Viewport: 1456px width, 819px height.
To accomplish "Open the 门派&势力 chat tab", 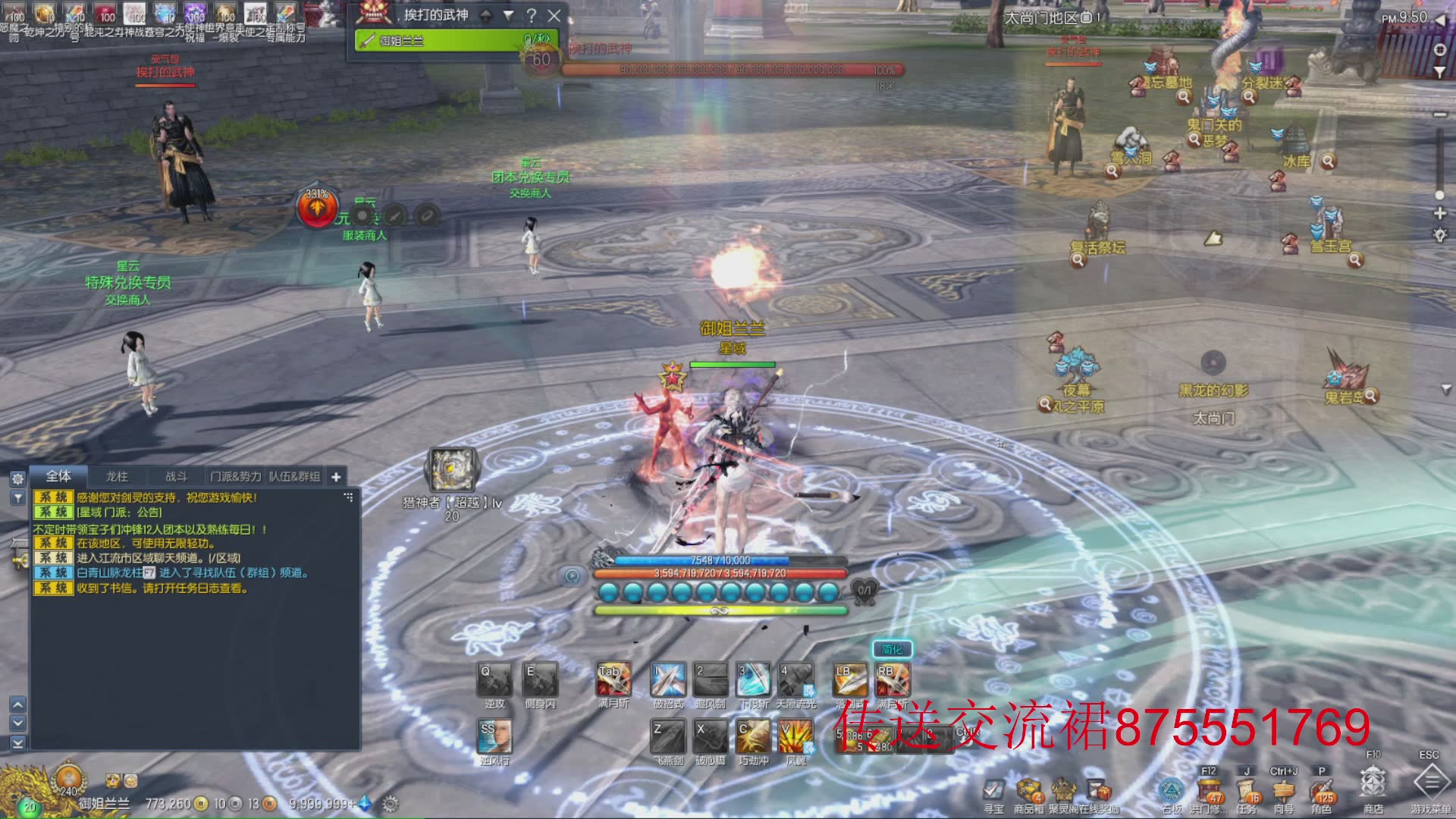I will tap(235, 476).
